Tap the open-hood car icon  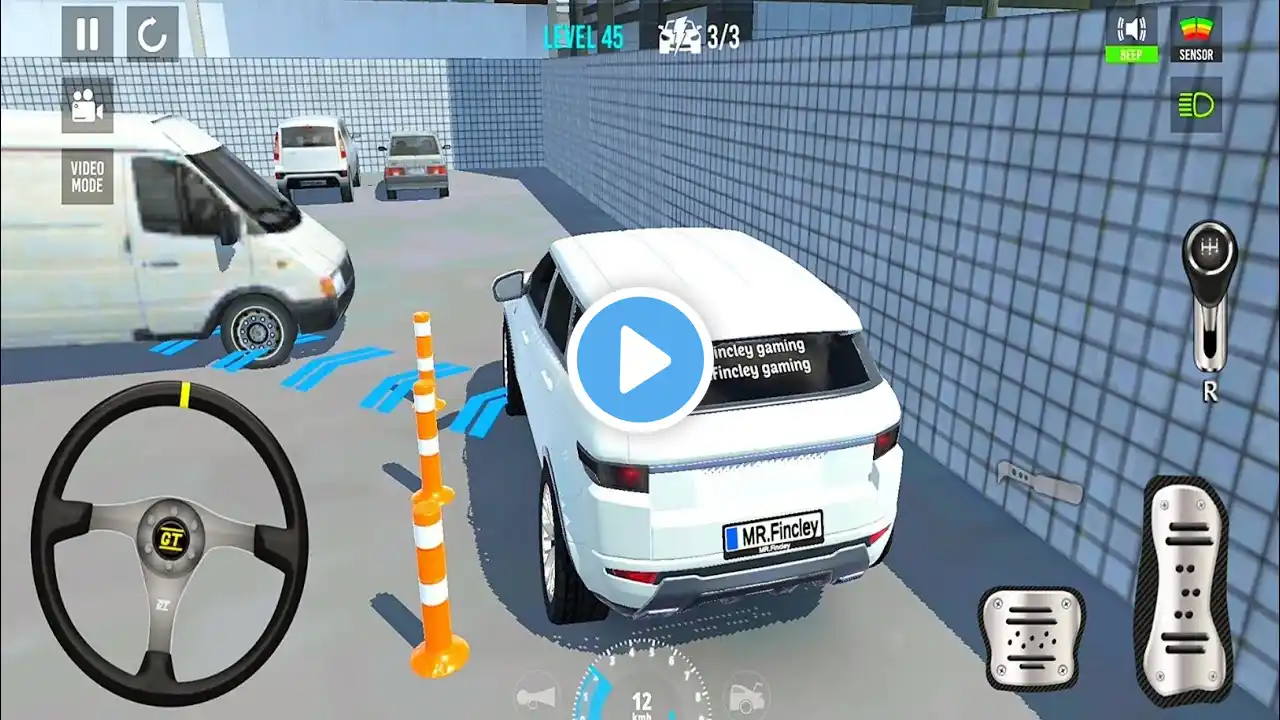(745, 694)
